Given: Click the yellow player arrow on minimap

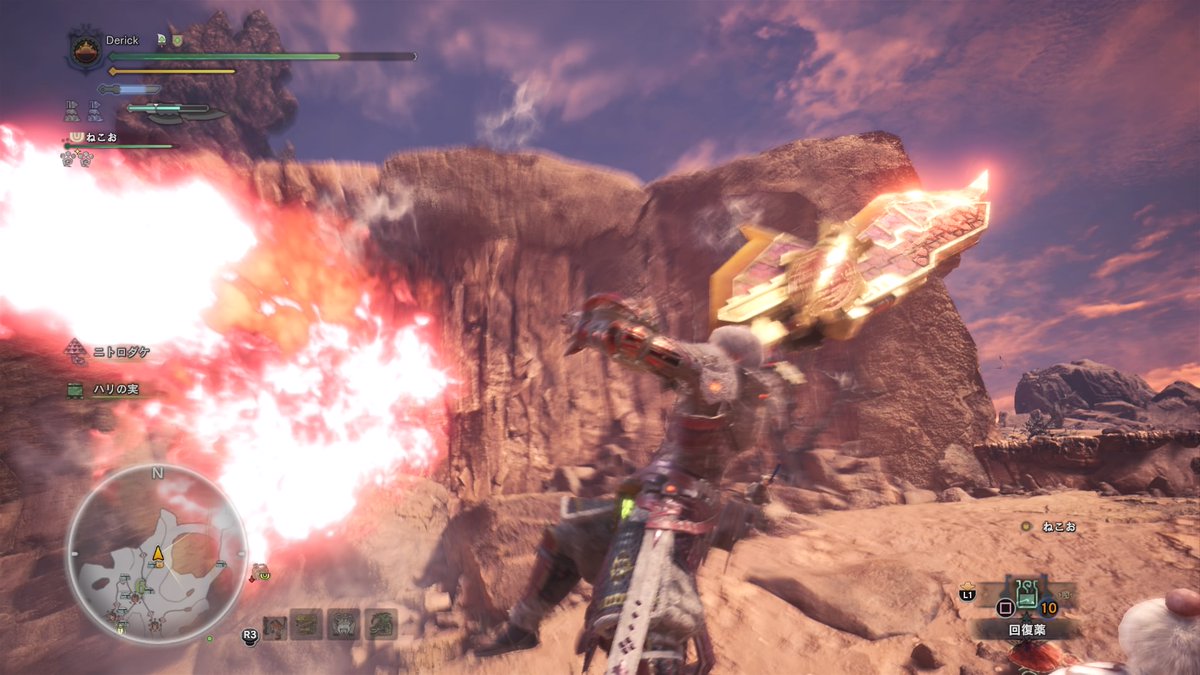Looking at the screenshot, I should click(157, 553).
